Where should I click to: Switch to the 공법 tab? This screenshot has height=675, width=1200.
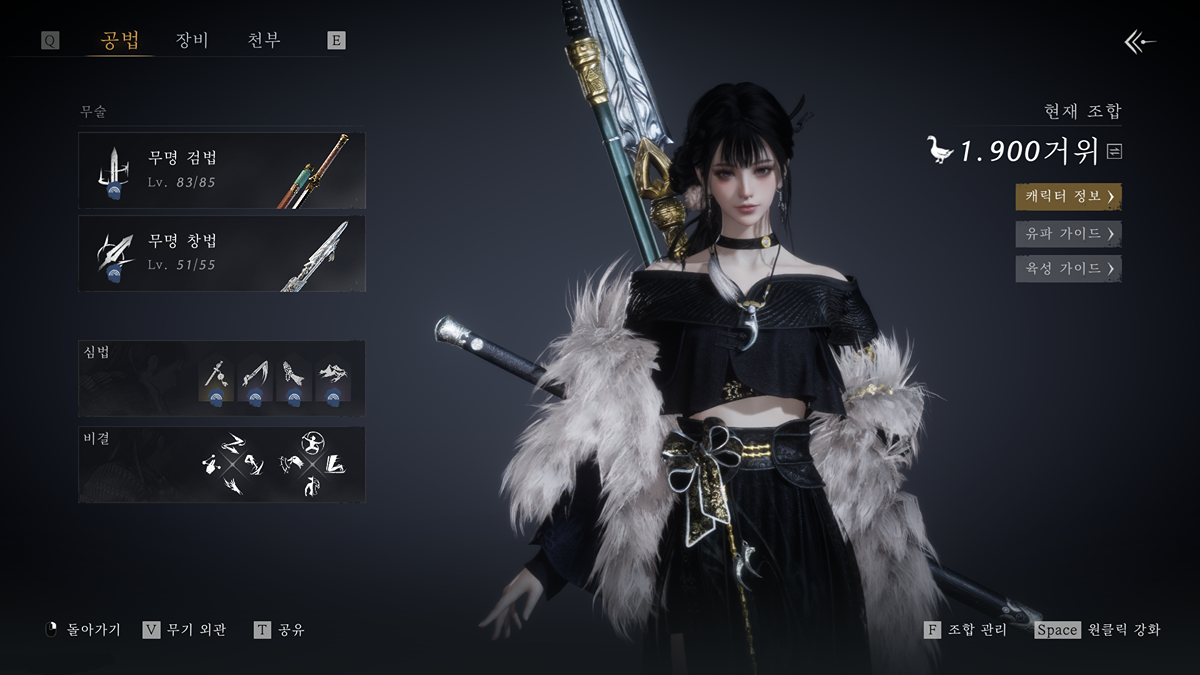[120, 41]
